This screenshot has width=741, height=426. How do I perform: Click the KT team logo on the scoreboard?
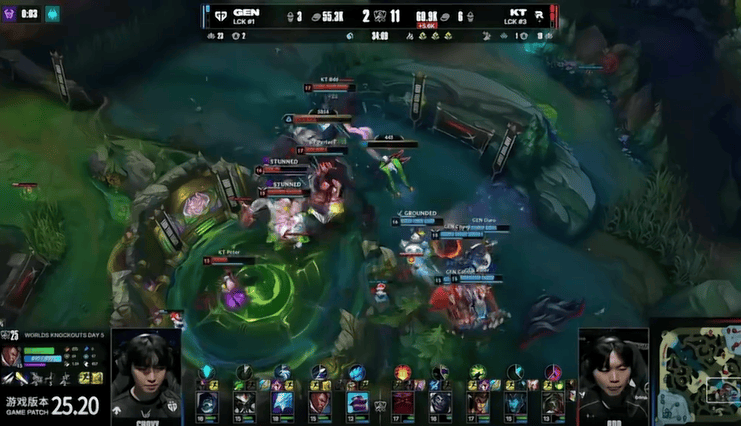[x=540, y=16]
